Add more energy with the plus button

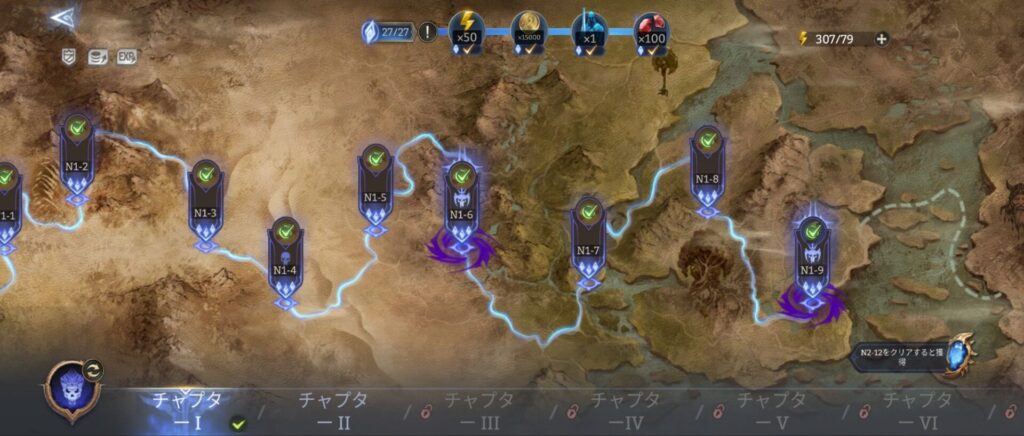pos(881,39)
